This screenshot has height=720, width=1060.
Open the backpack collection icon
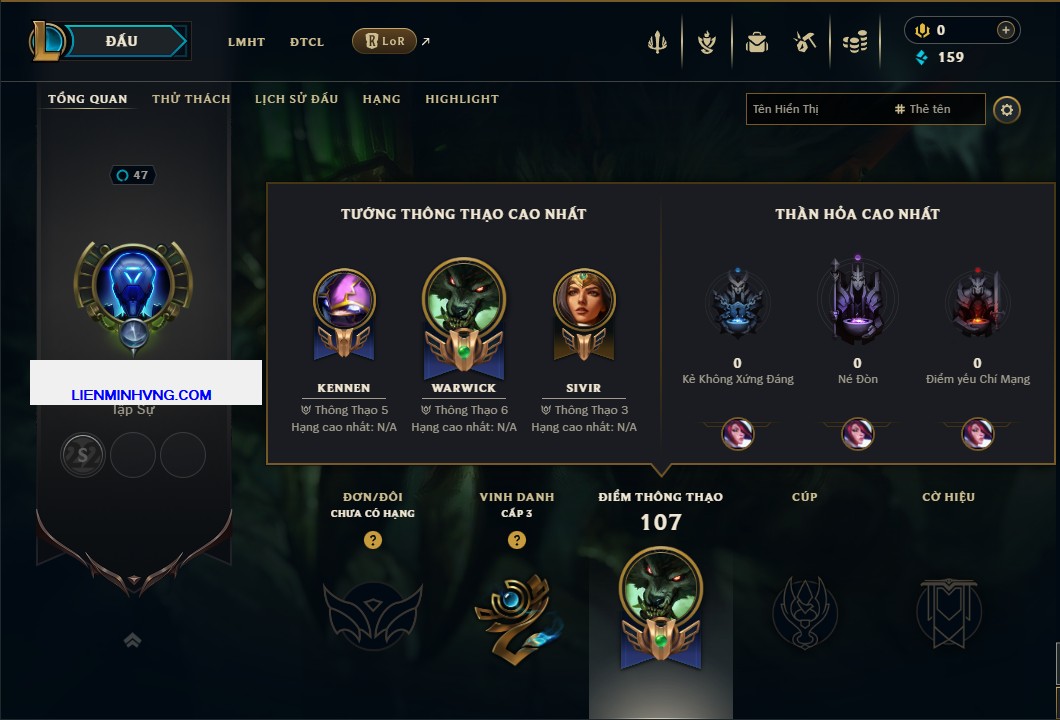click(756, 42)
